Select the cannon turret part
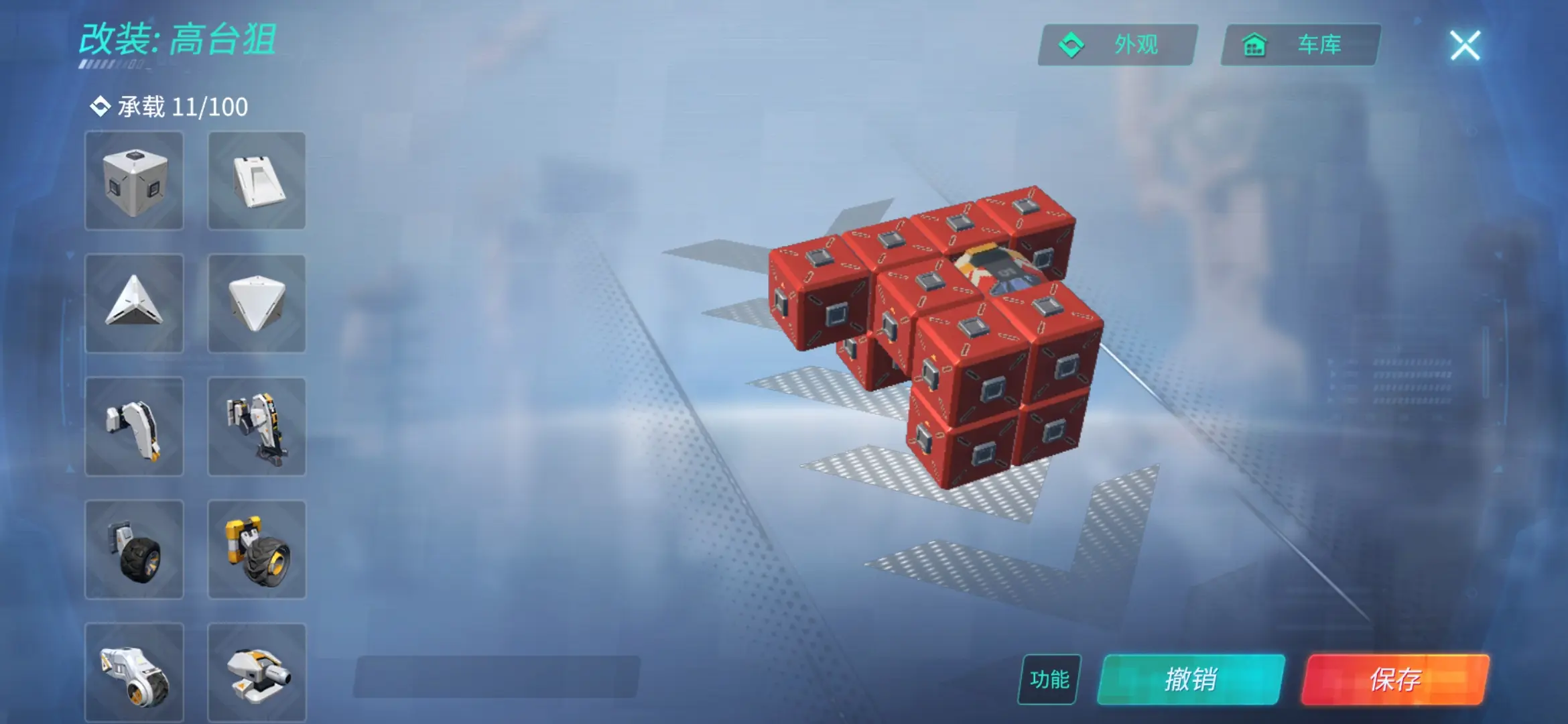 click(257, 672)
